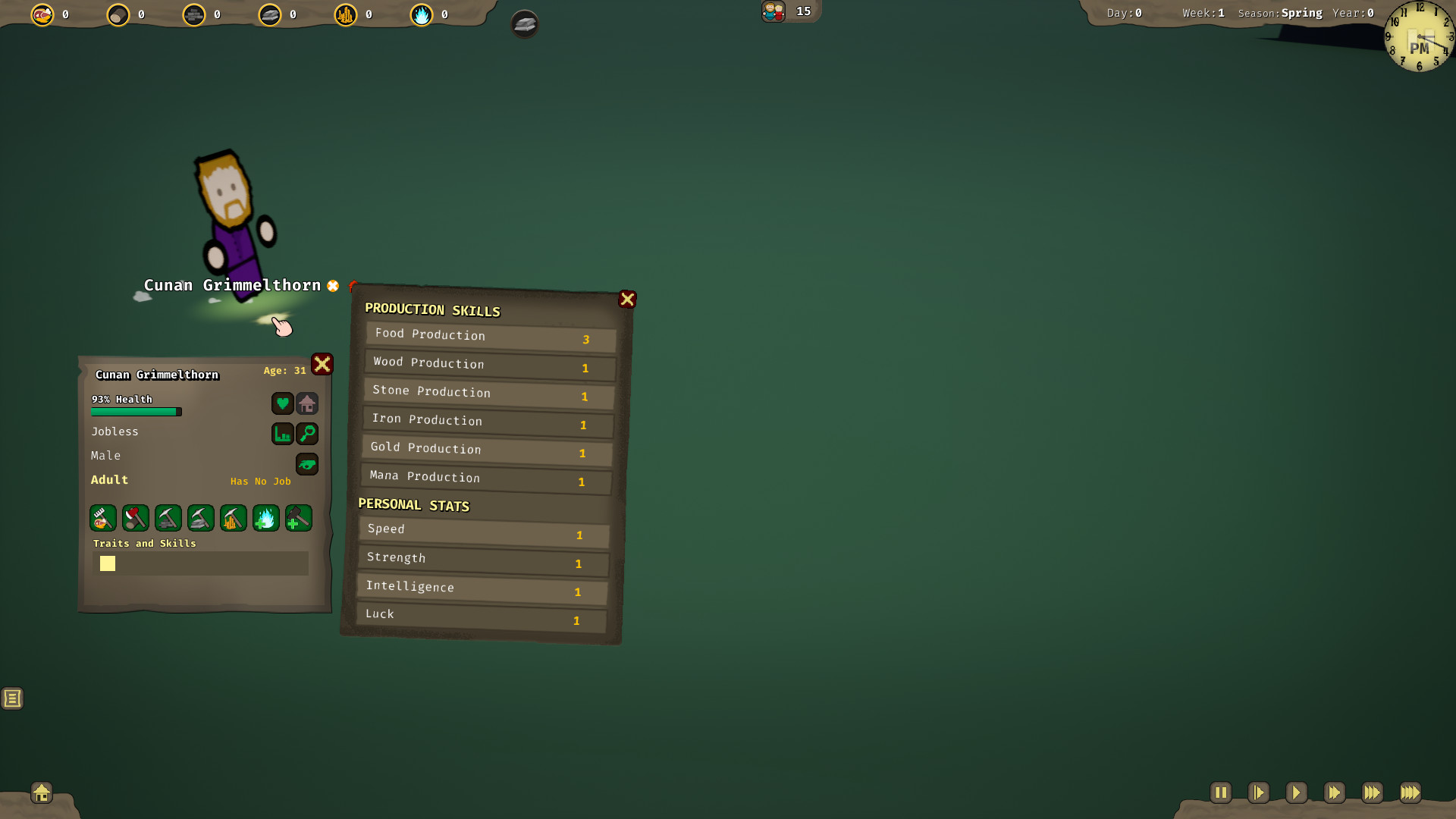Click the house icon on Cunan's panel
Viewport: 1456px width, 819px height.
pos(307,403)
